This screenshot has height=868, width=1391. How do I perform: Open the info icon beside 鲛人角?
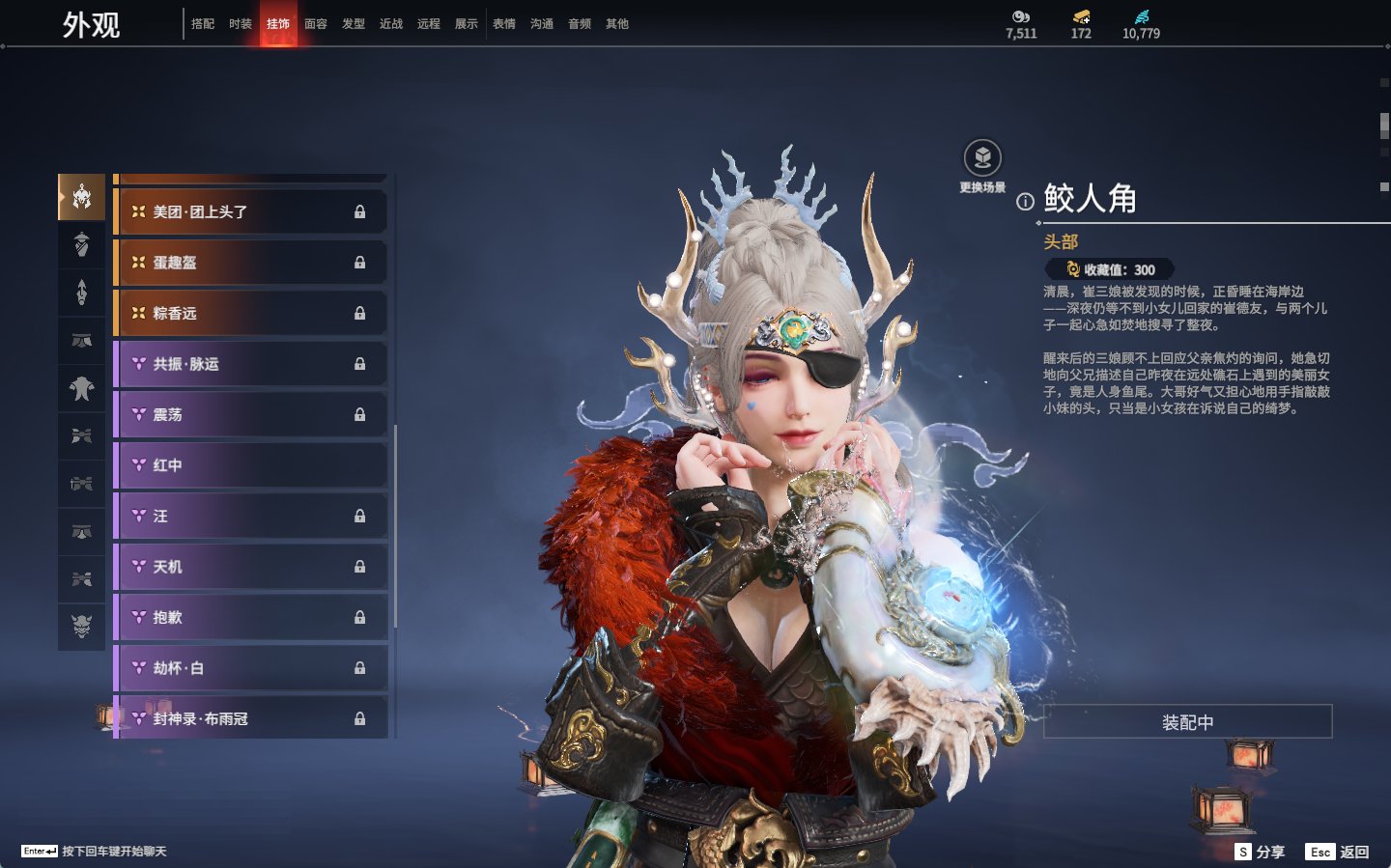pos(1025,202)
